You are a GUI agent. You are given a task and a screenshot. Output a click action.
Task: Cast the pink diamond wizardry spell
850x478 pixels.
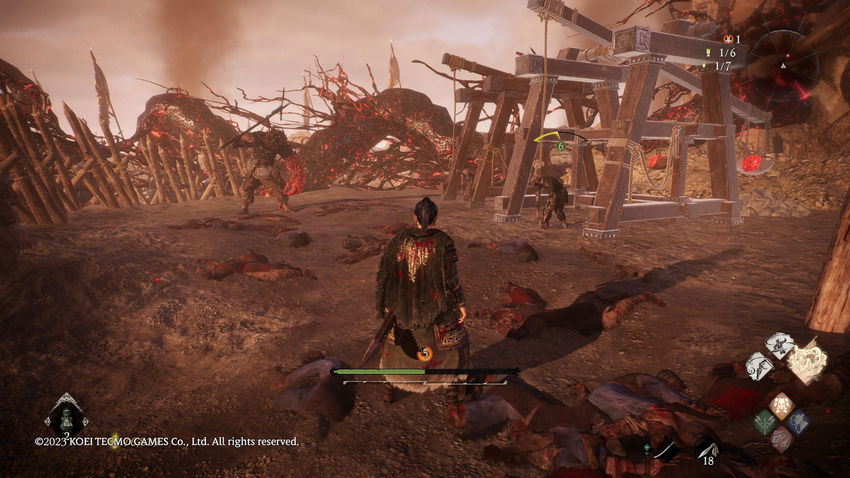pos(781,438)
